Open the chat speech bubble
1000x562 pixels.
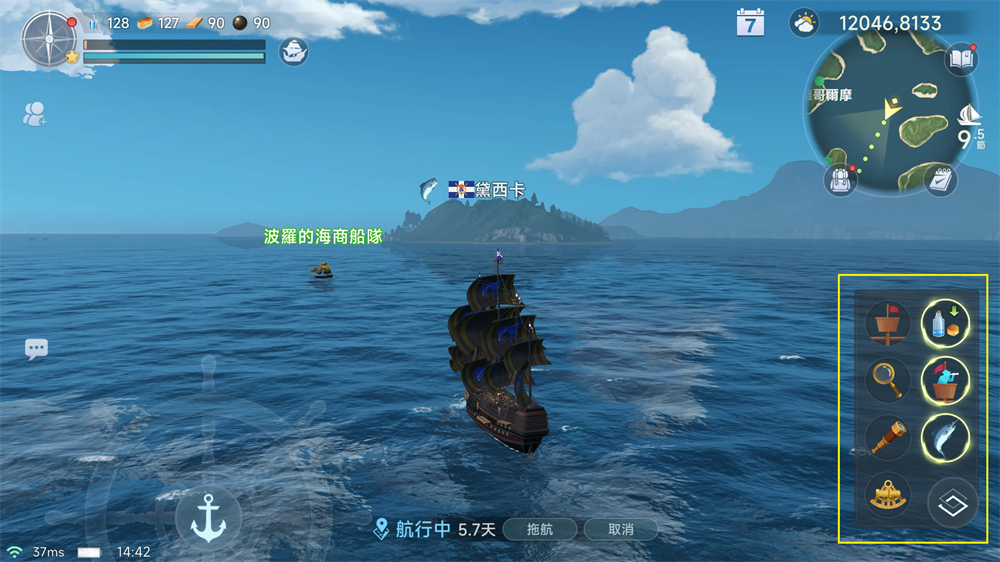37,349
